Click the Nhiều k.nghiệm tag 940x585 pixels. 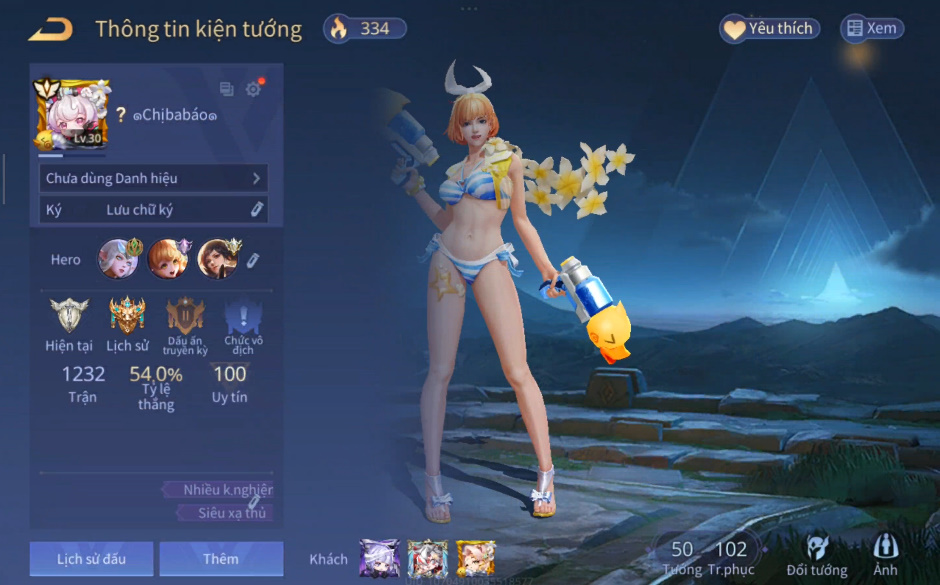220,490
